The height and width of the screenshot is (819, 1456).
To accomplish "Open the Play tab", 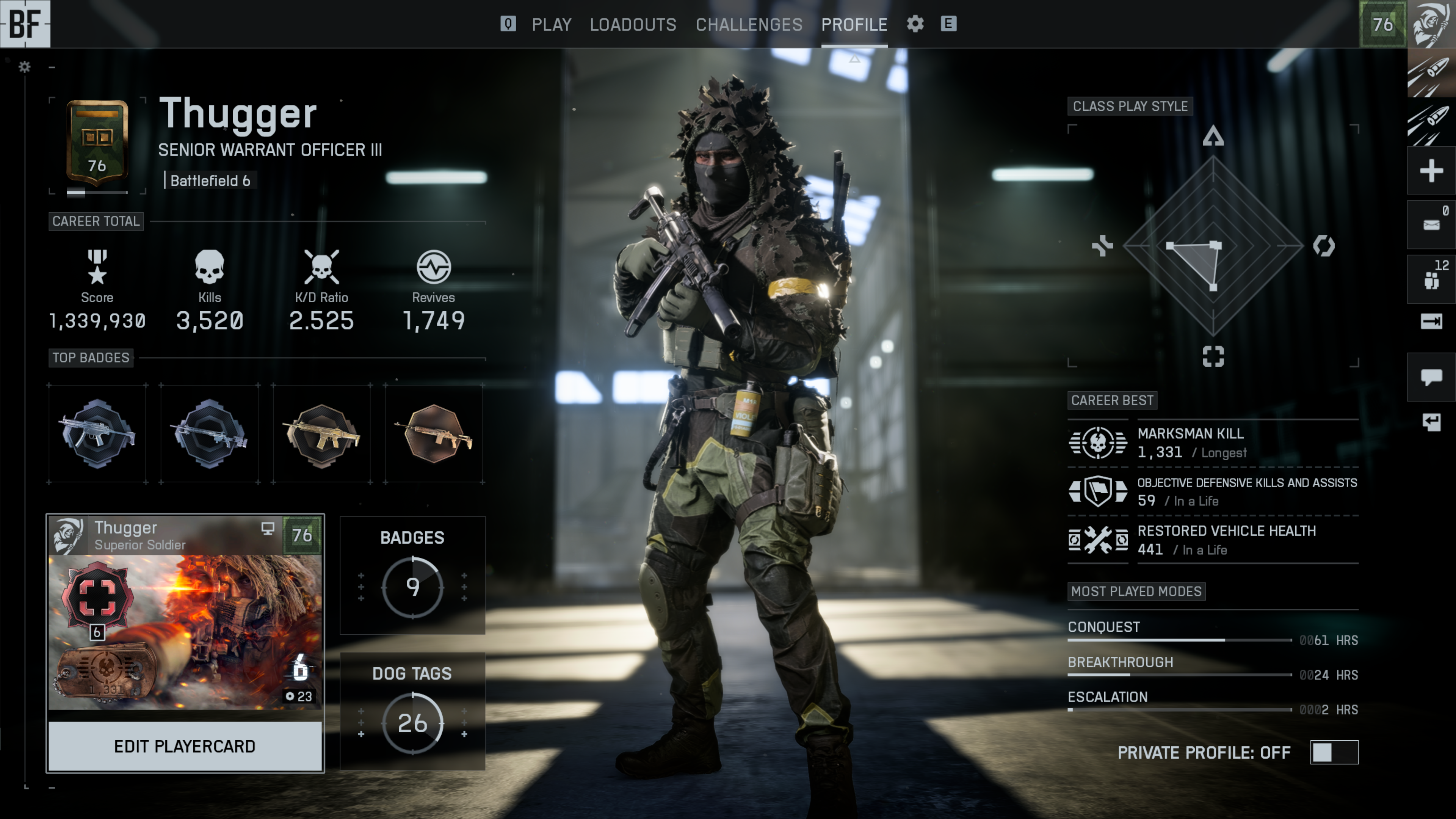I will point(551,24).
